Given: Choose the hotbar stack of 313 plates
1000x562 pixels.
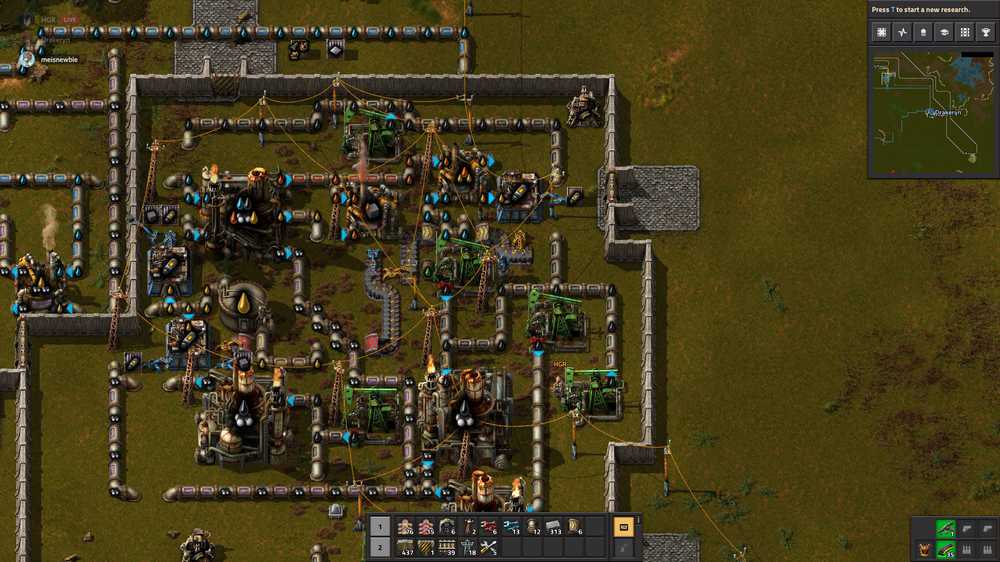Looking at the screenshot, I should pyautogui.click(x=552, y=527).
